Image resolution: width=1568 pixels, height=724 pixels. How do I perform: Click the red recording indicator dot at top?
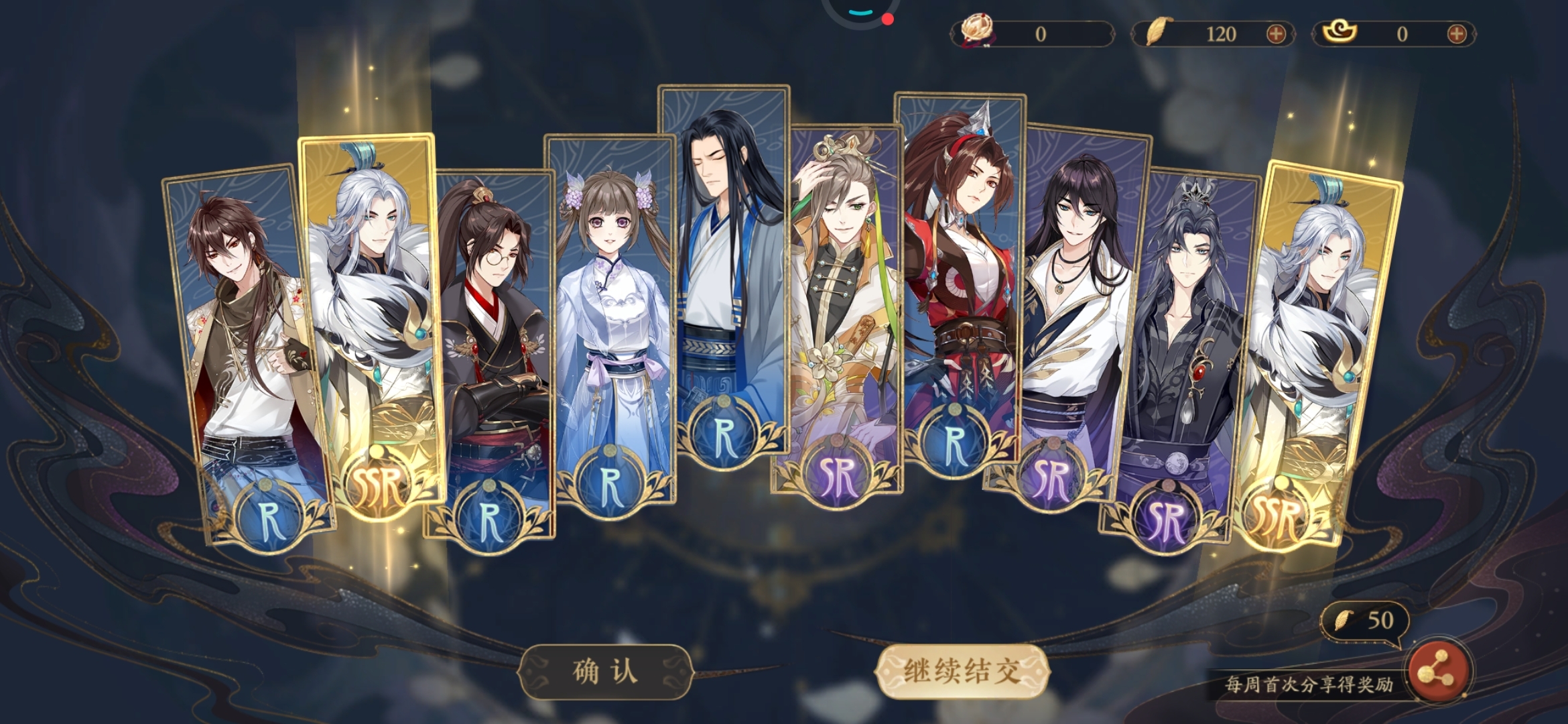889,19
